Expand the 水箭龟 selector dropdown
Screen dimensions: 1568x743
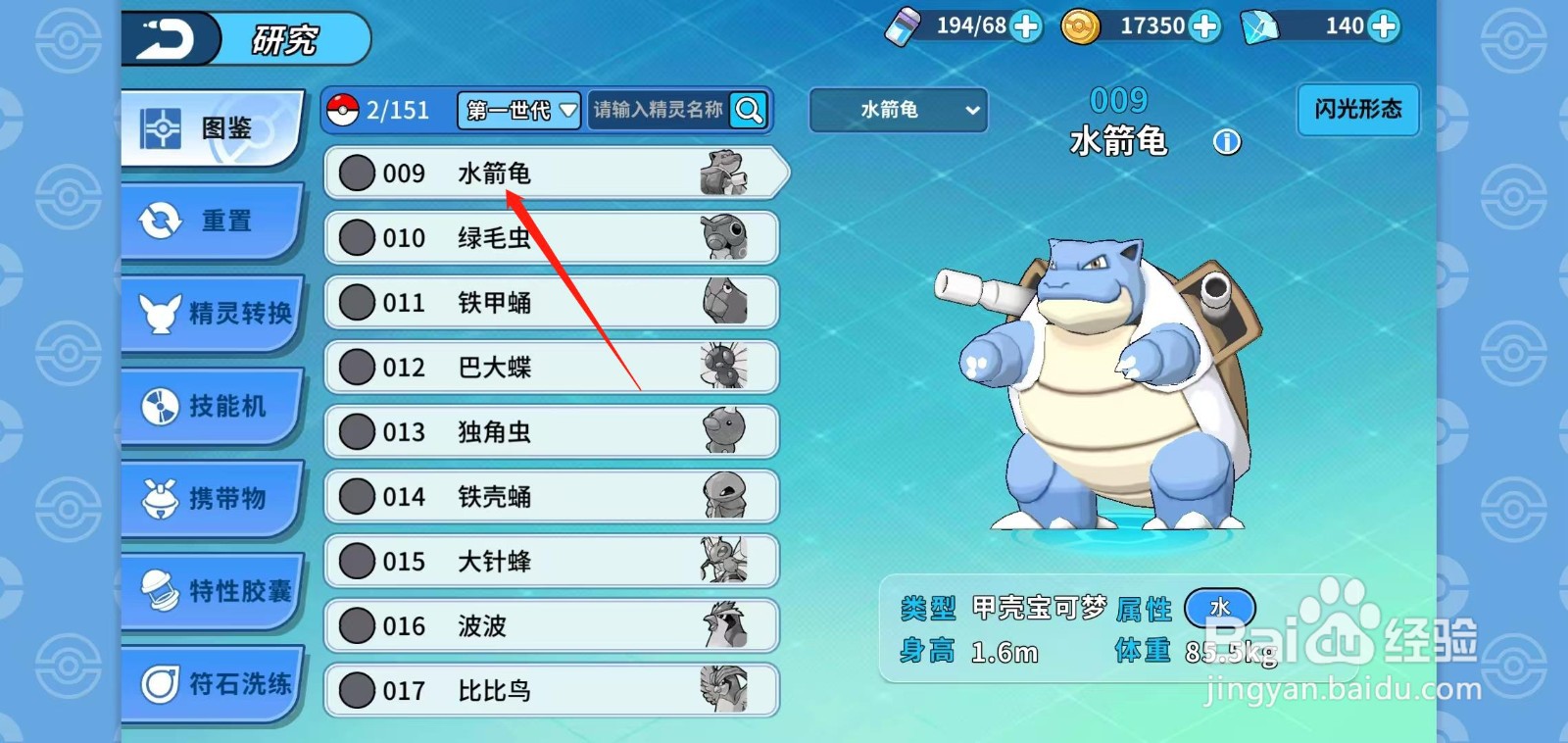[x=897, y=111]
